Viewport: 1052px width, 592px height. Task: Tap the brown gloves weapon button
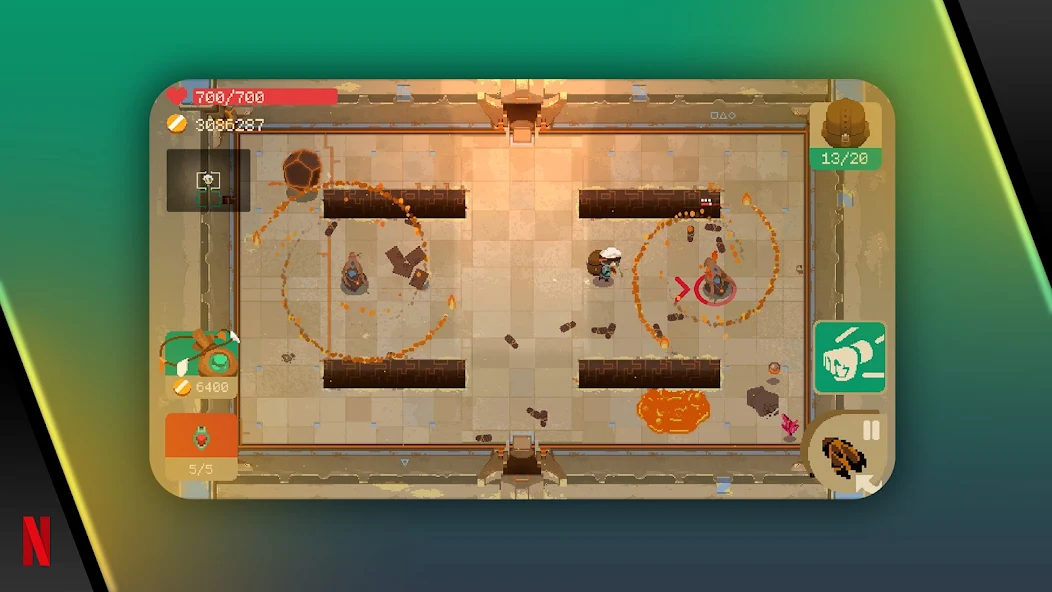[x=842, y=459]
